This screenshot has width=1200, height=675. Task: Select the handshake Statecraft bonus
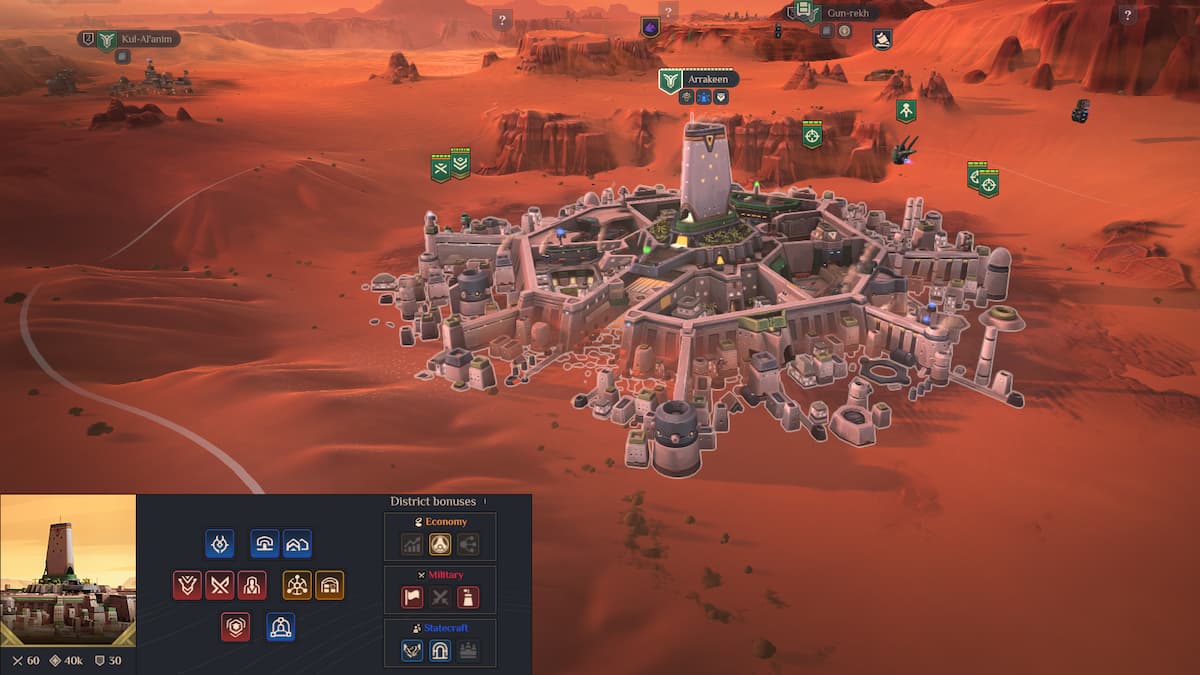pyautogui.click(x=412, y=651)
